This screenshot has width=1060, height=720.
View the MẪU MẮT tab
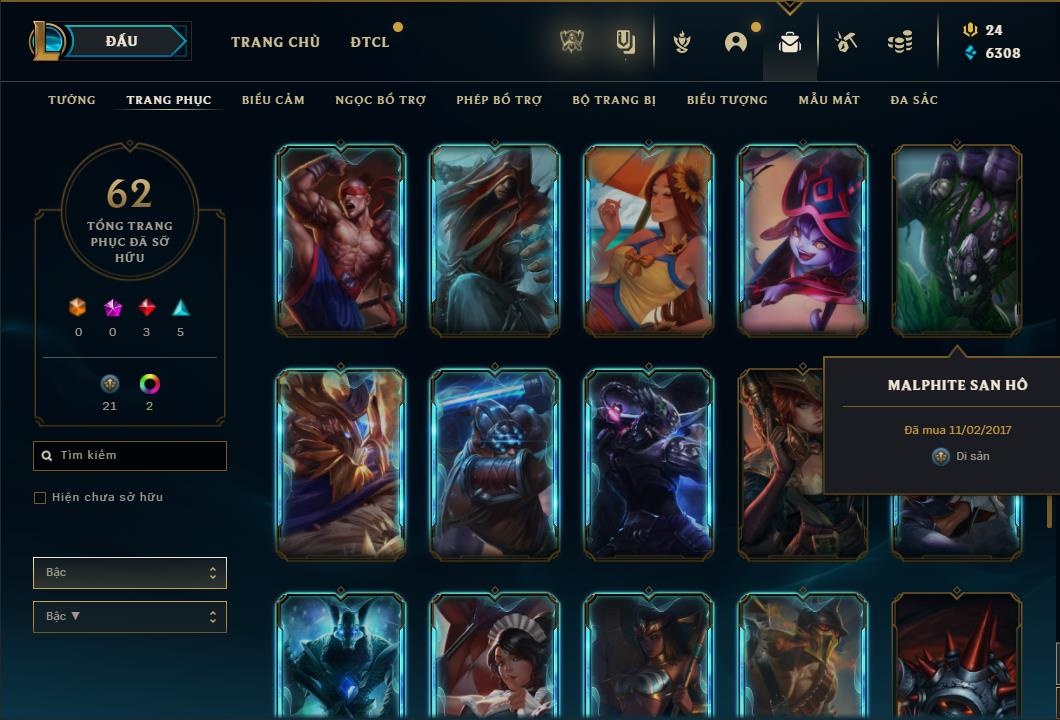point(829,100)
